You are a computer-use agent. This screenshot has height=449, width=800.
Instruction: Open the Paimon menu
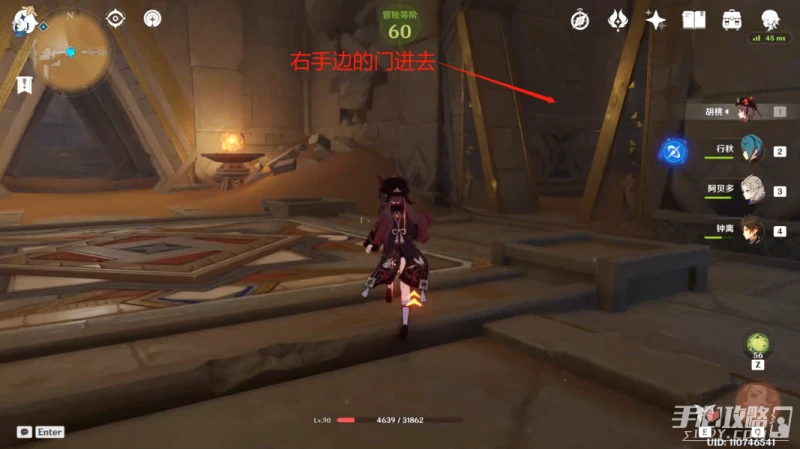tap(22, 22)
